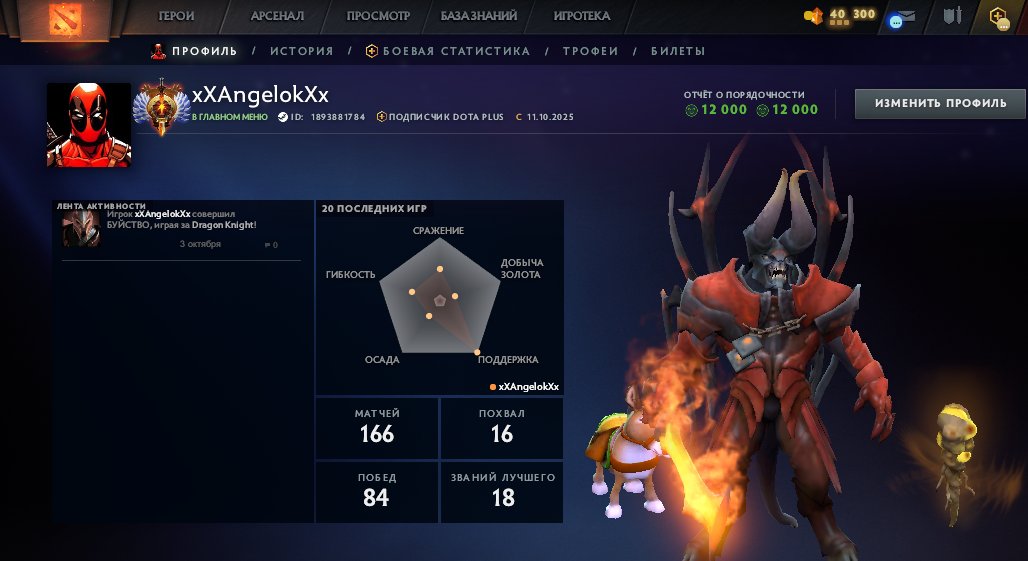Open the ПРОСМОТР menu
Screen dimensions: 1028x561
point(378,16)
